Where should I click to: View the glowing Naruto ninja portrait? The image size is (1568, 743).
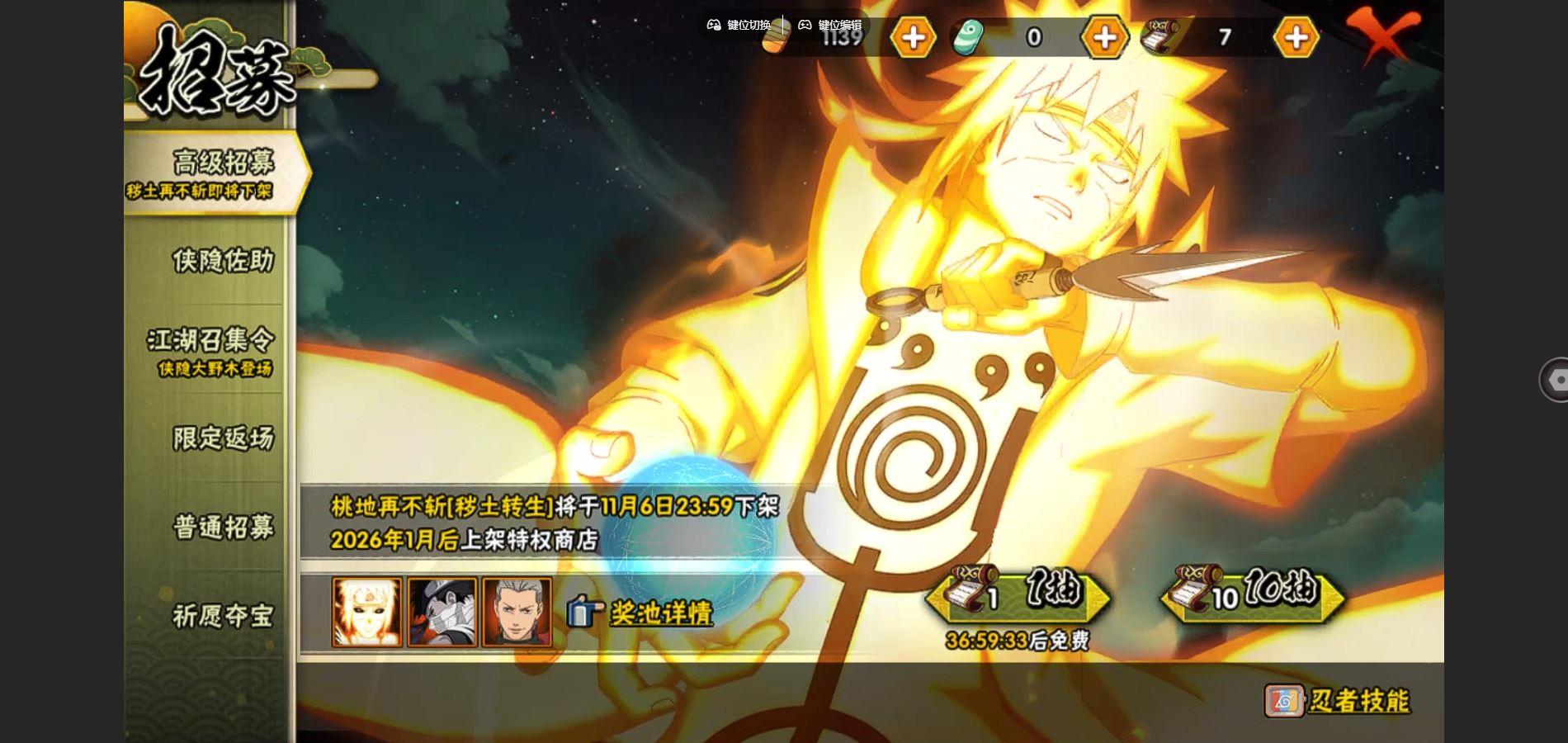tap(367, 612)
